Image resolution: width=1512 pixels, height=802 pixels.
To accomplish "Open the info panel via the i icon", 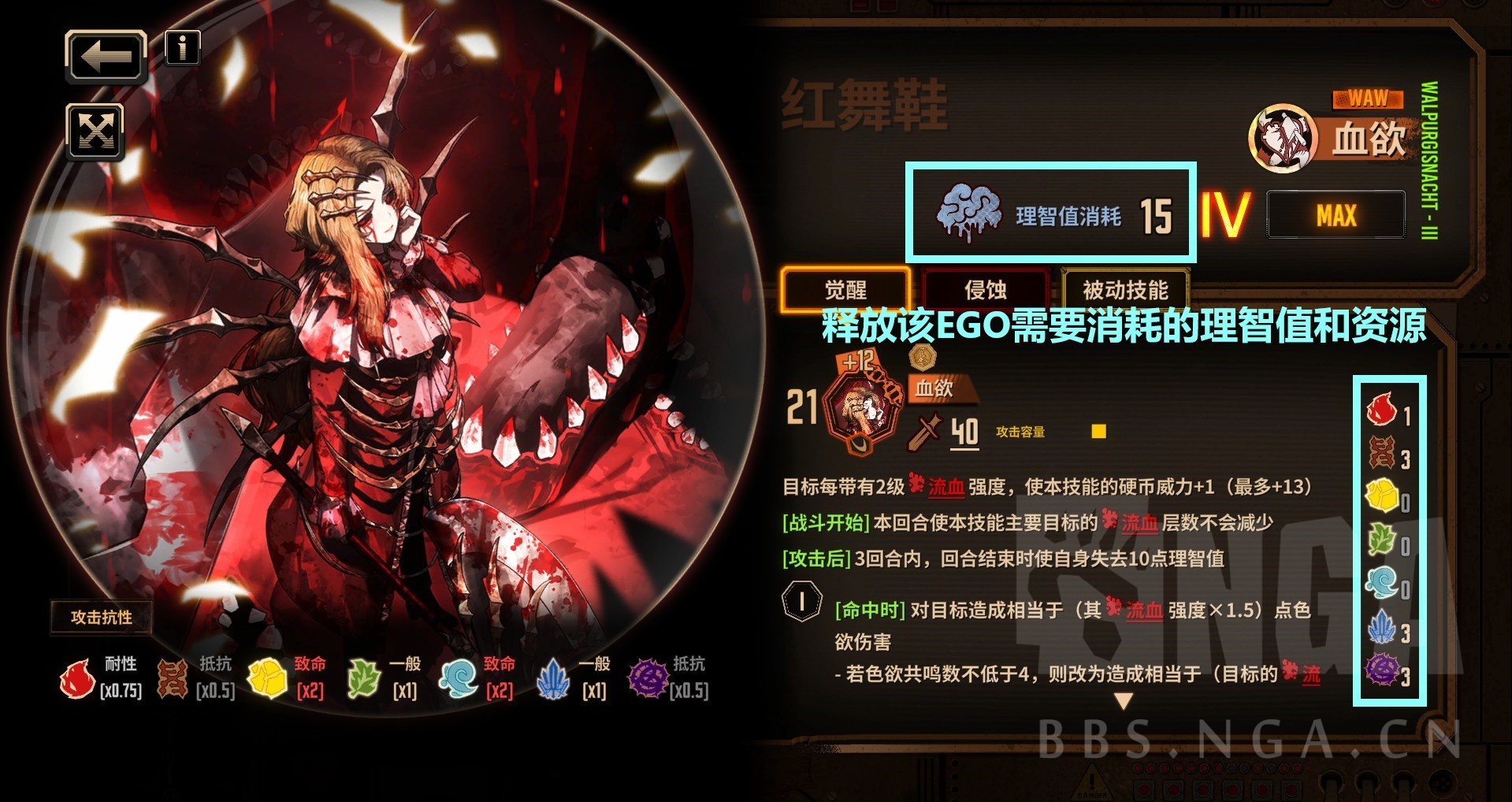I will [x=182, y=50].
